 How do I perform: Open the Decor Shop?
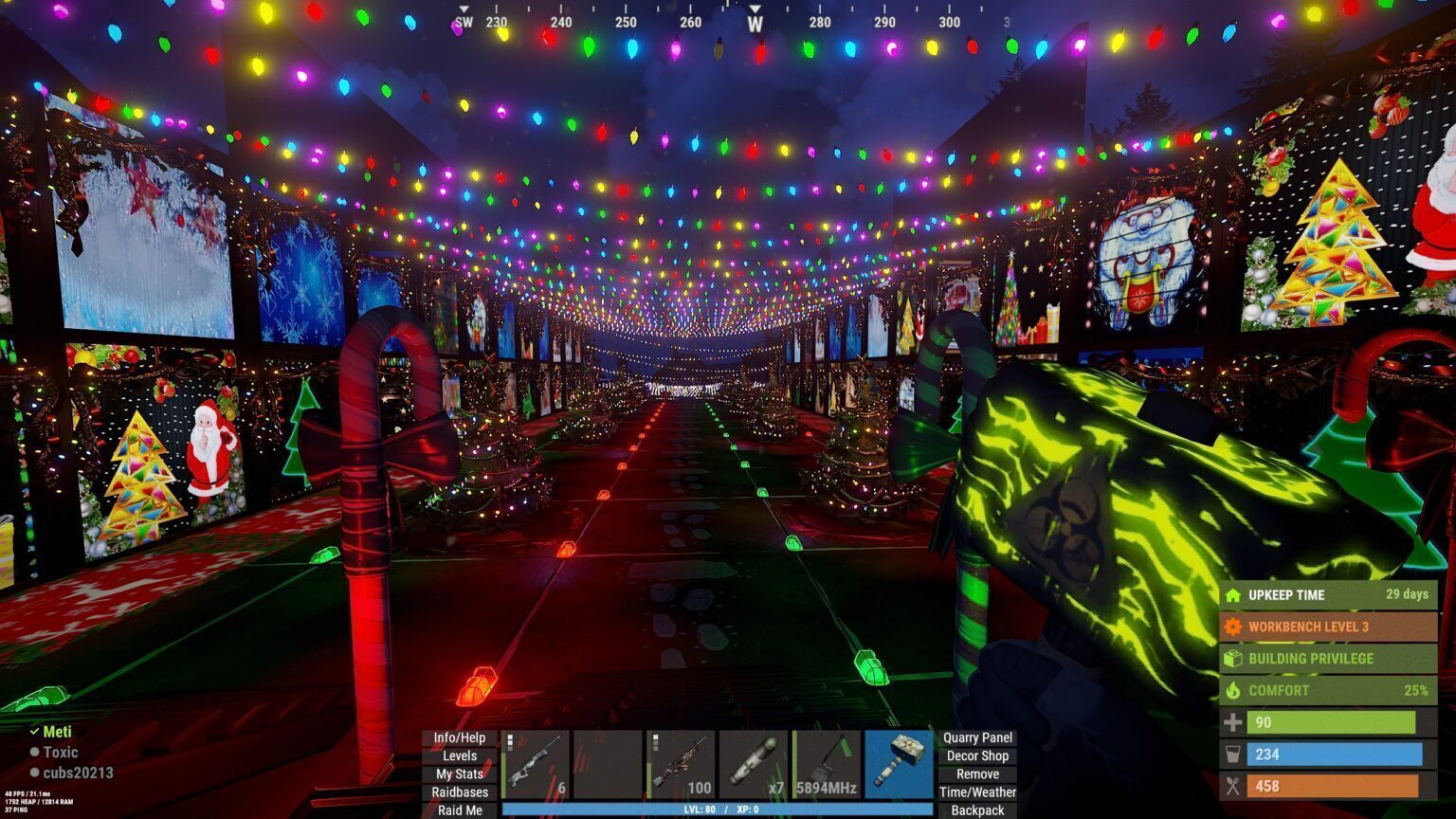tap(978, 755)
